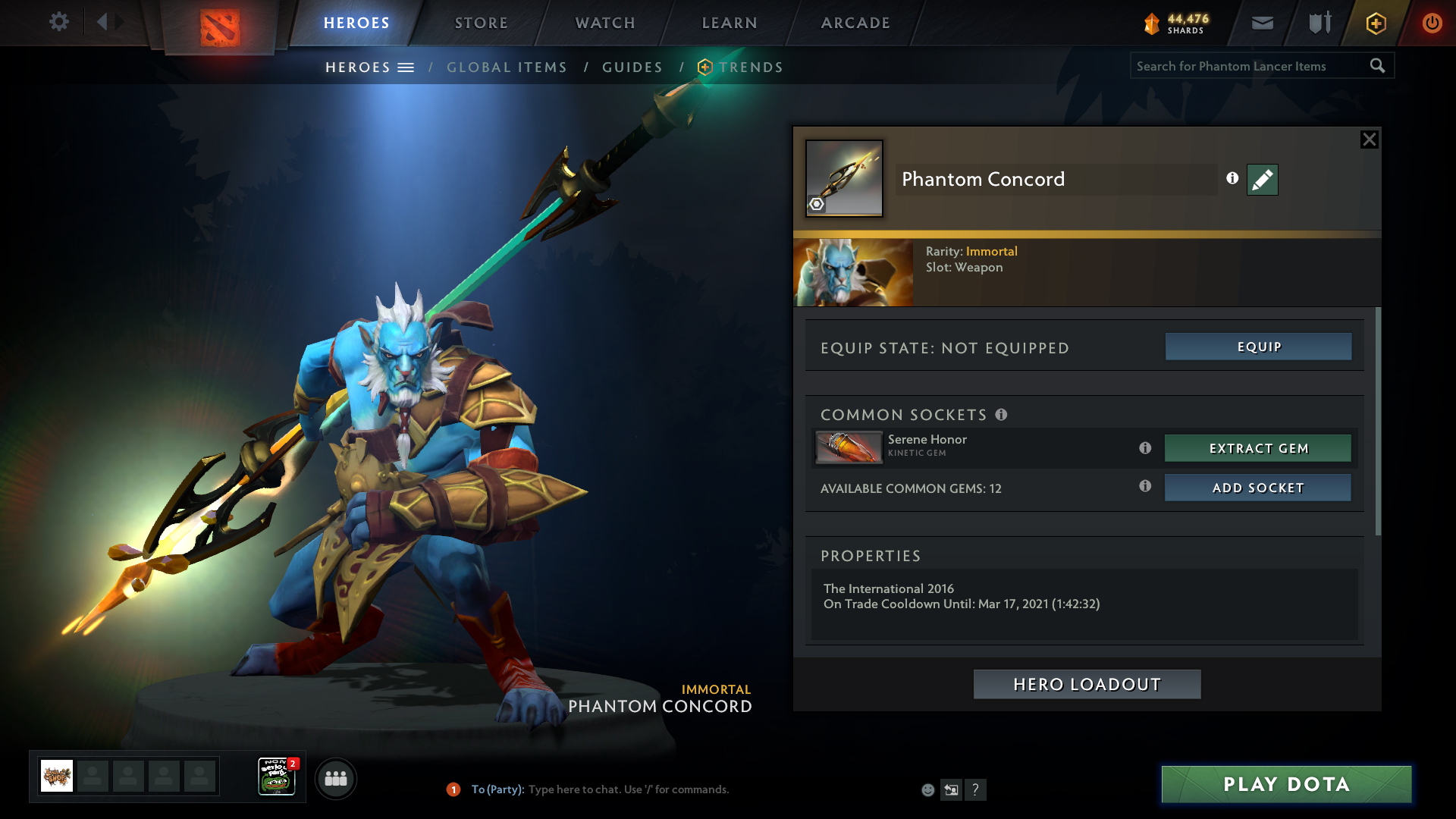
Task: Focus the Phantom Lancer items search box
Action: [x=1250, y=66]
